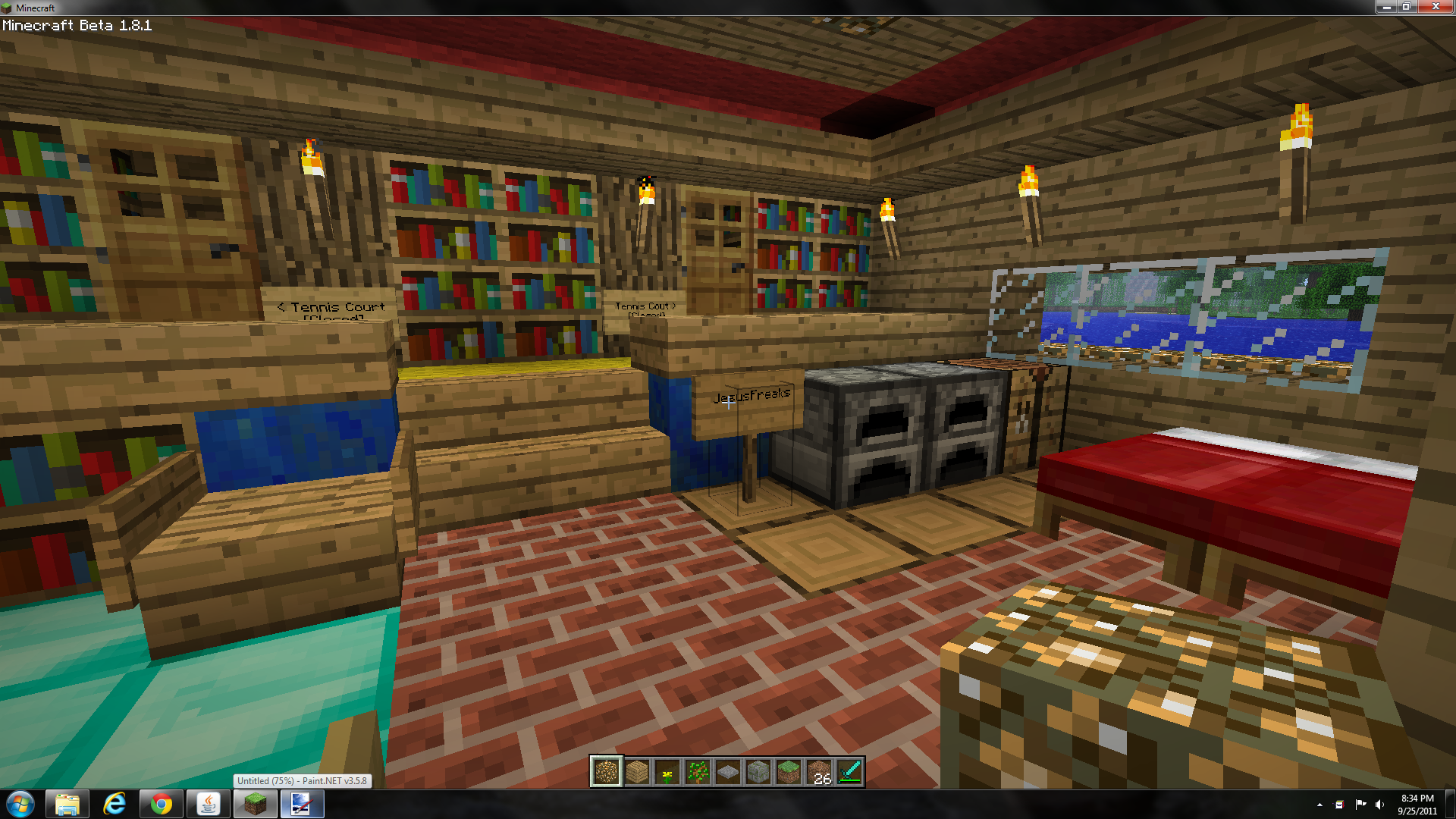
Task: Select the grass block hotbar slot
Action: (x=789, y=772)
